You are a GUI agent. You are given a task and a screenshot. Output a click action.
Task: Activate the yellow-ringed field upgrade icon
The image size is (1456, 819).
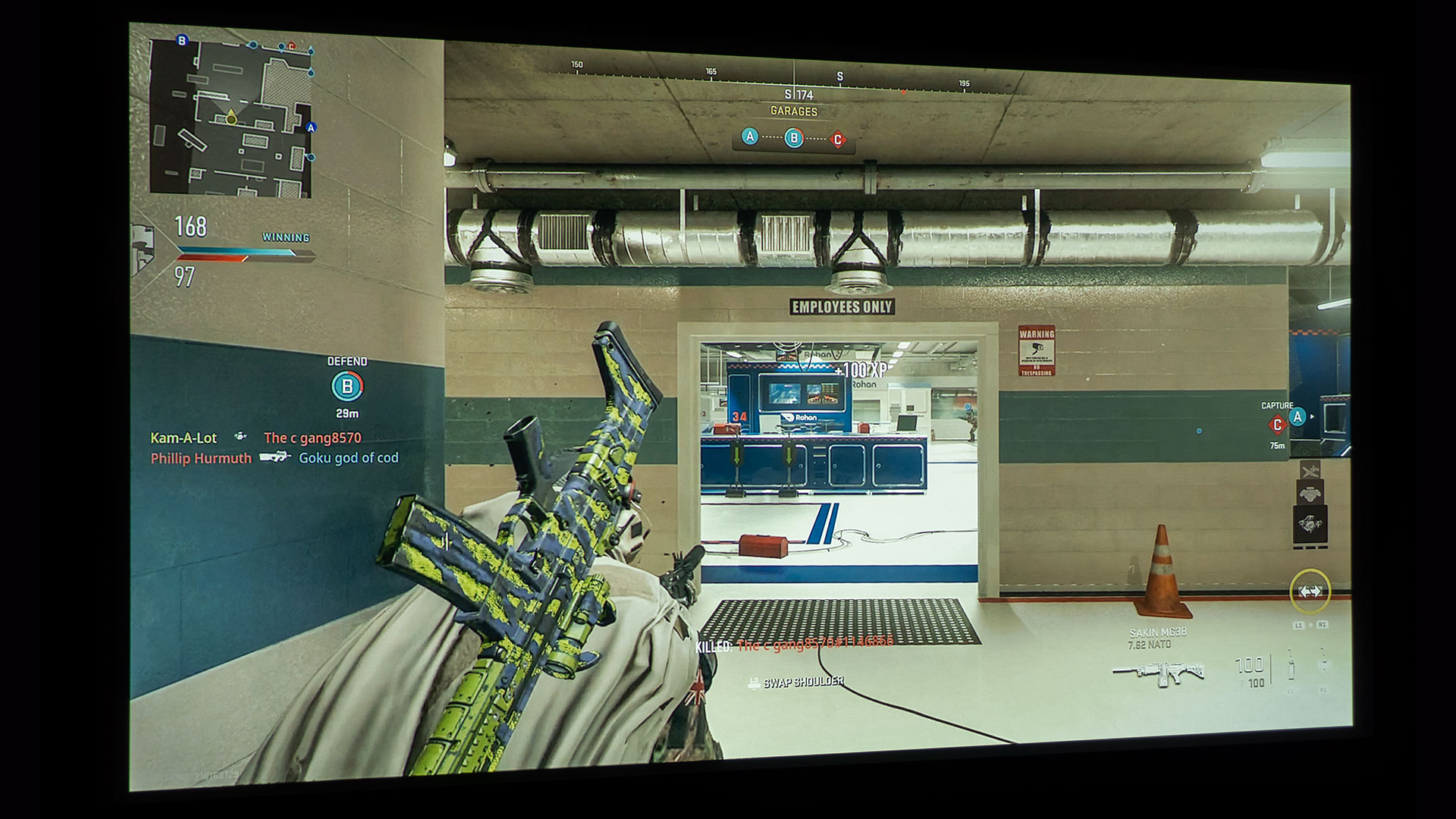(1310, 591)
